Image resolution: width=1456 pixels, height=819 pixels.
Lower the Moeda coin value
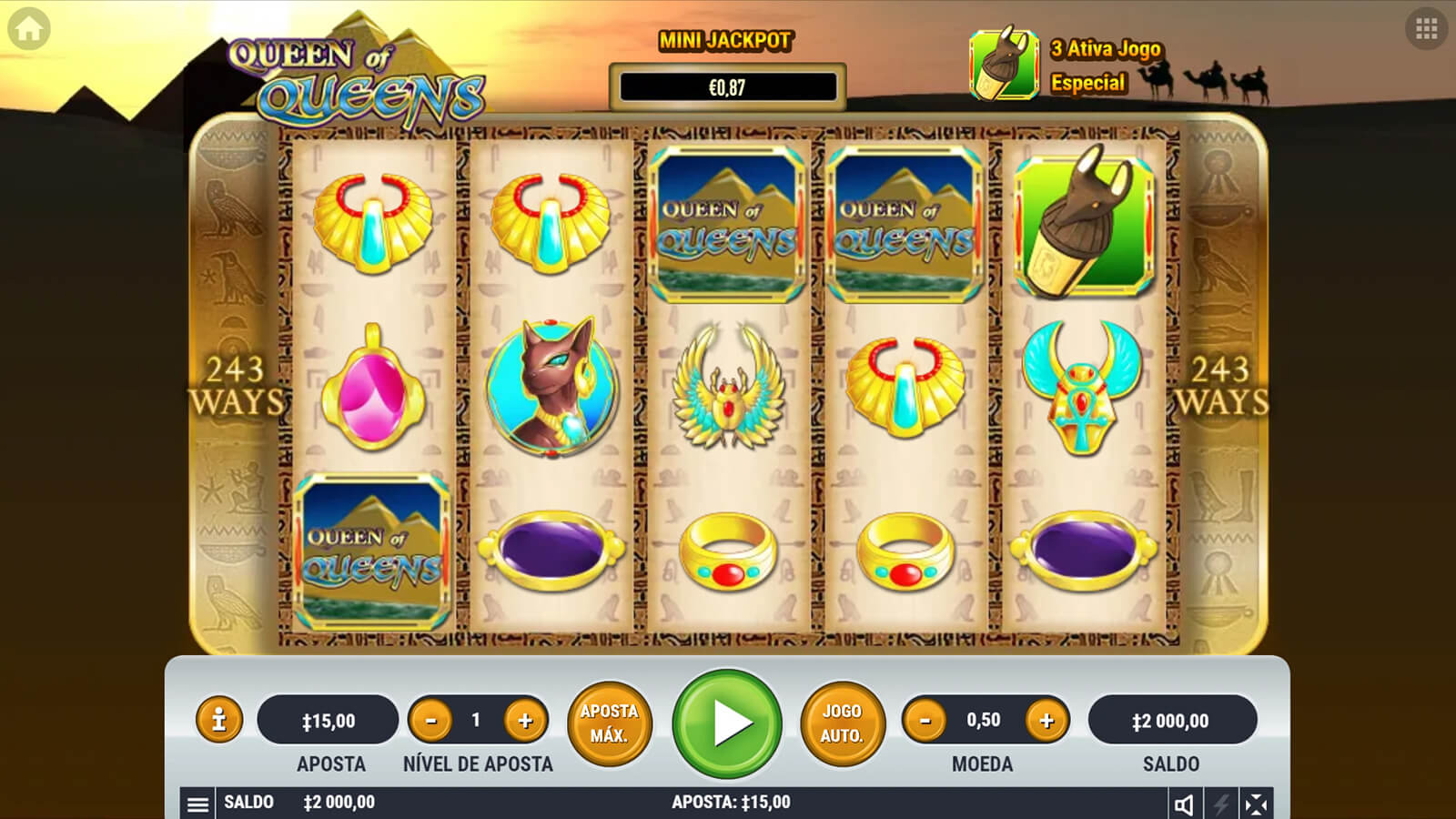pos(925,721)
